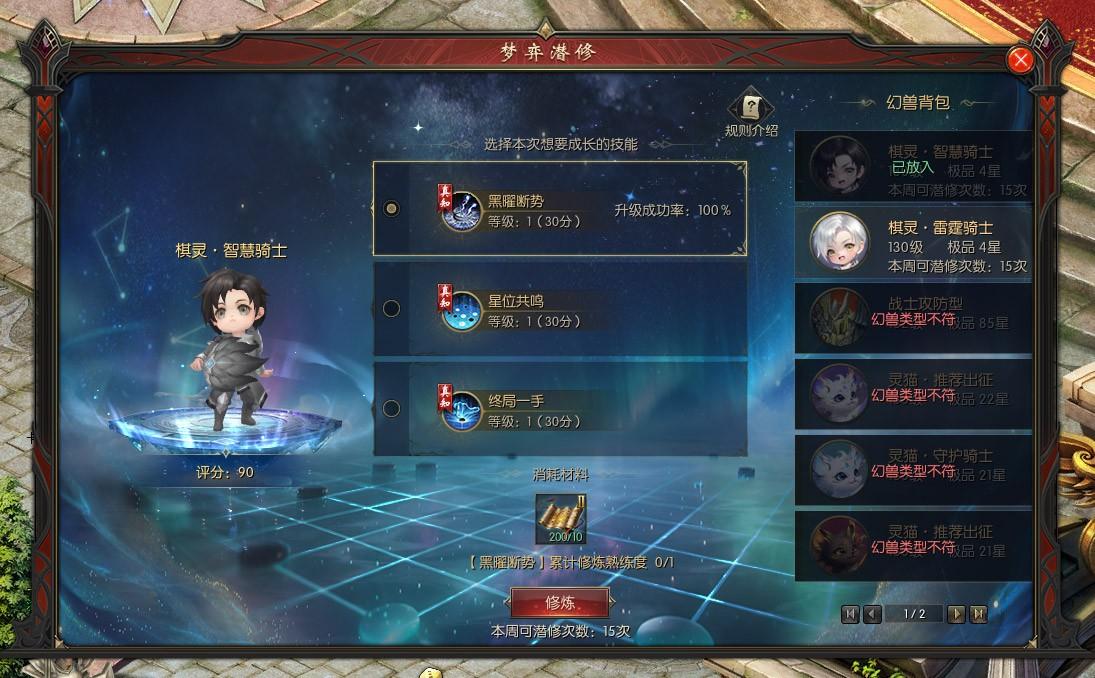Jump to the last pet bag page
Viewport: 1095px width, 678px height.
tap(978, 614)
